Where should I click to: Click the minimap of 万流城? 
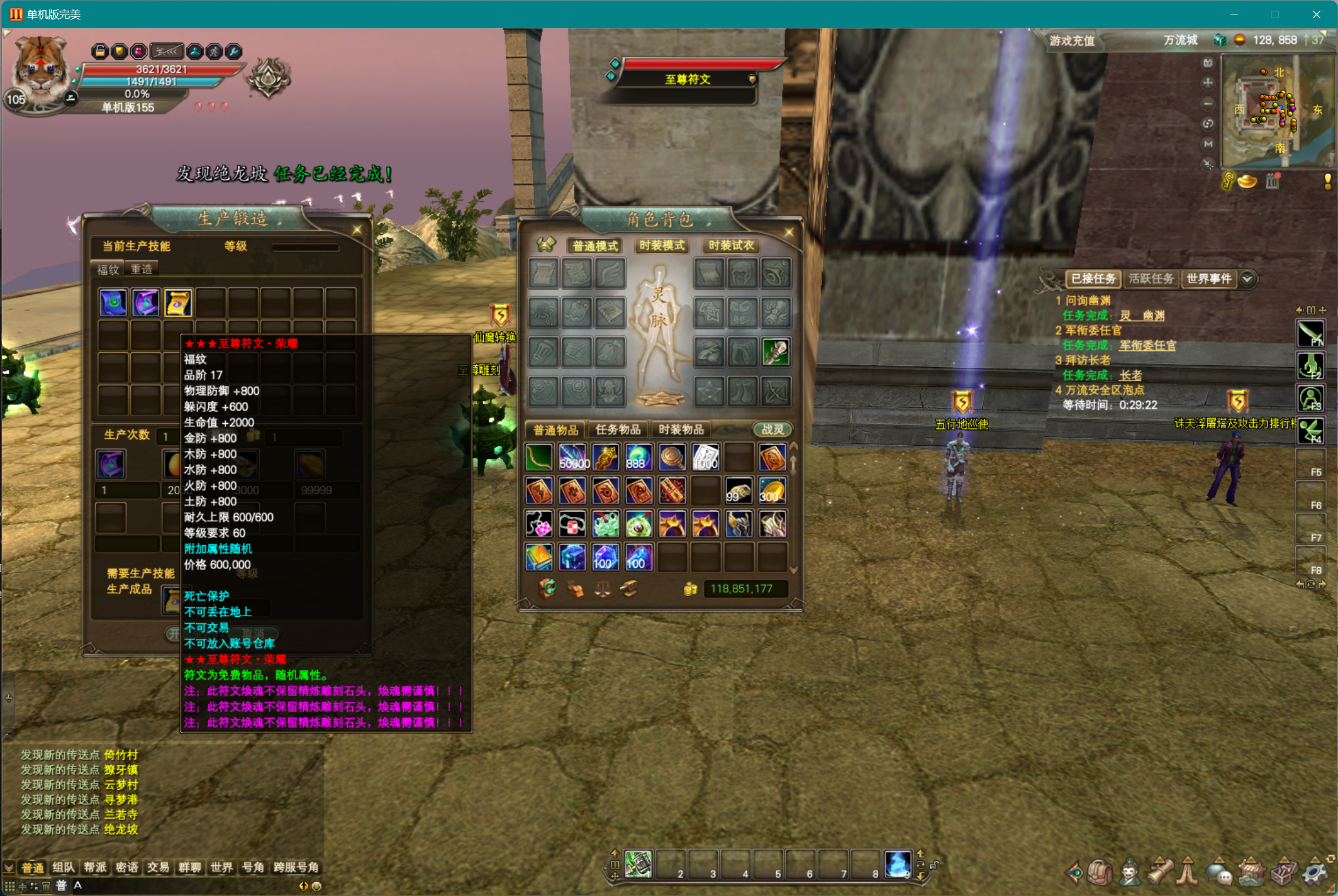pyautogui.click(x=1276, y=110)
